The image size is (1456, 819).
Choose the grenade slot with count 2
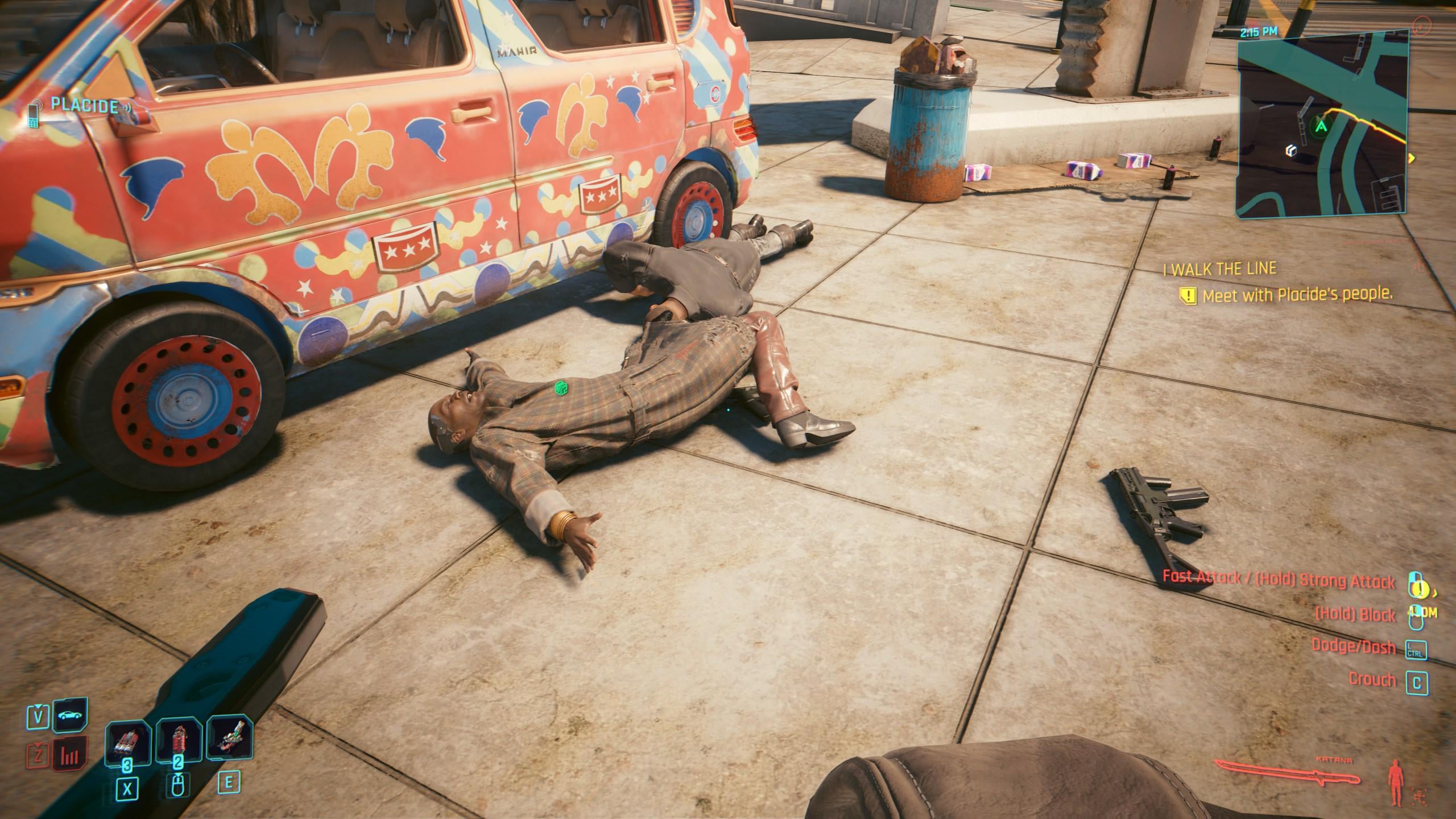[179, 741]
